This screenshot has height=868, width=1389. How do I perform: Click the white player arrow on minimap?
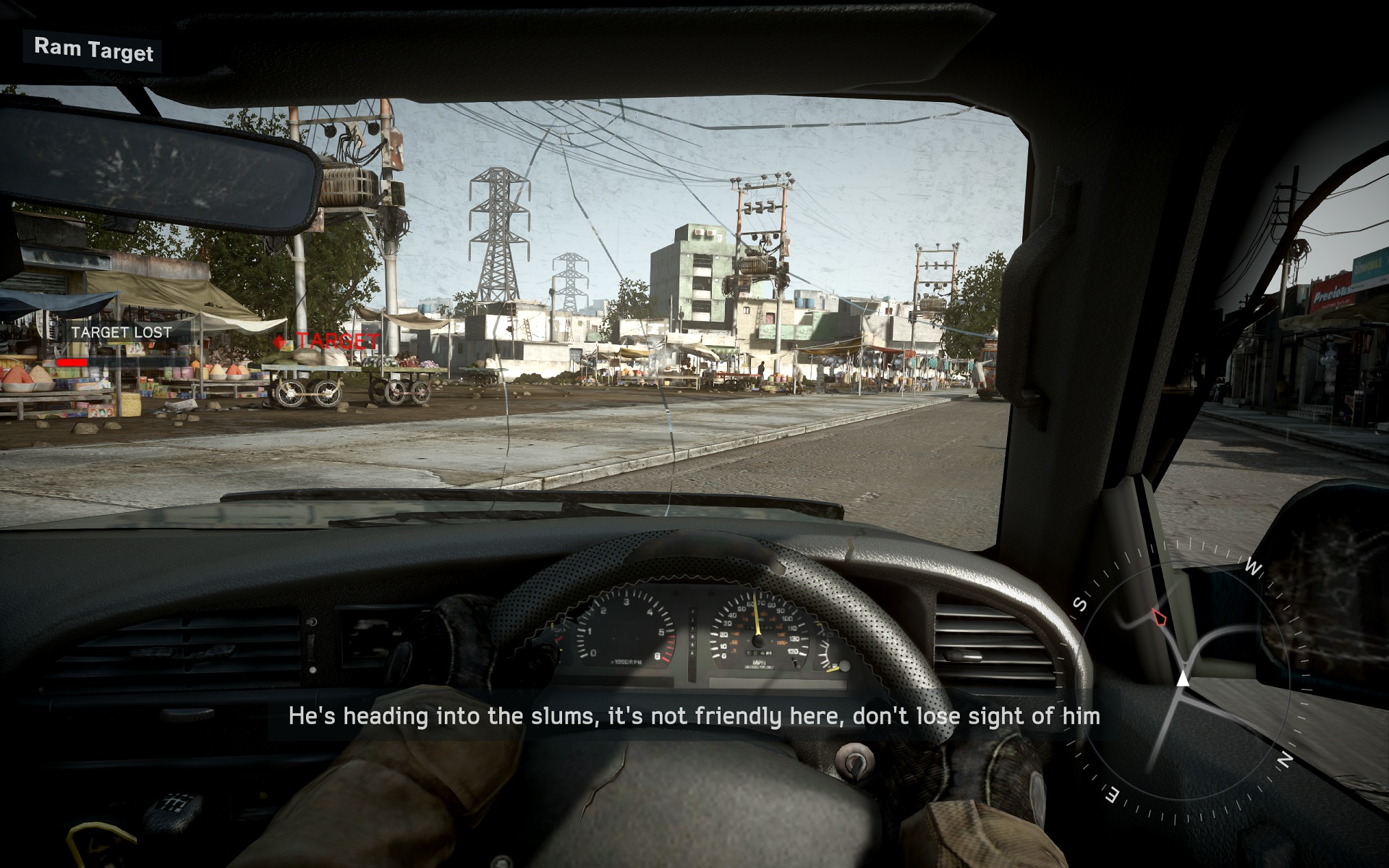point(1183,679)
